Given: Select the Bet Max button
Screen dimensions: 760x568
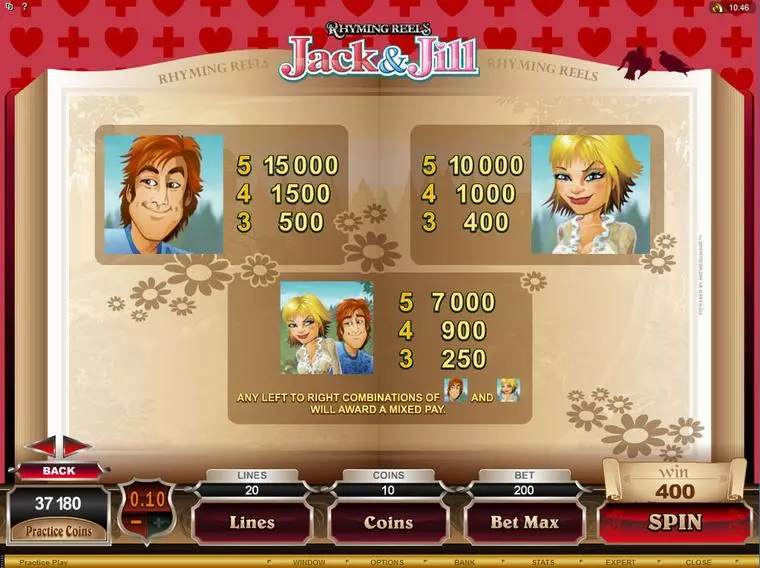Looking at the screenshot, I should pyautogui.click(x=524, y=522).
